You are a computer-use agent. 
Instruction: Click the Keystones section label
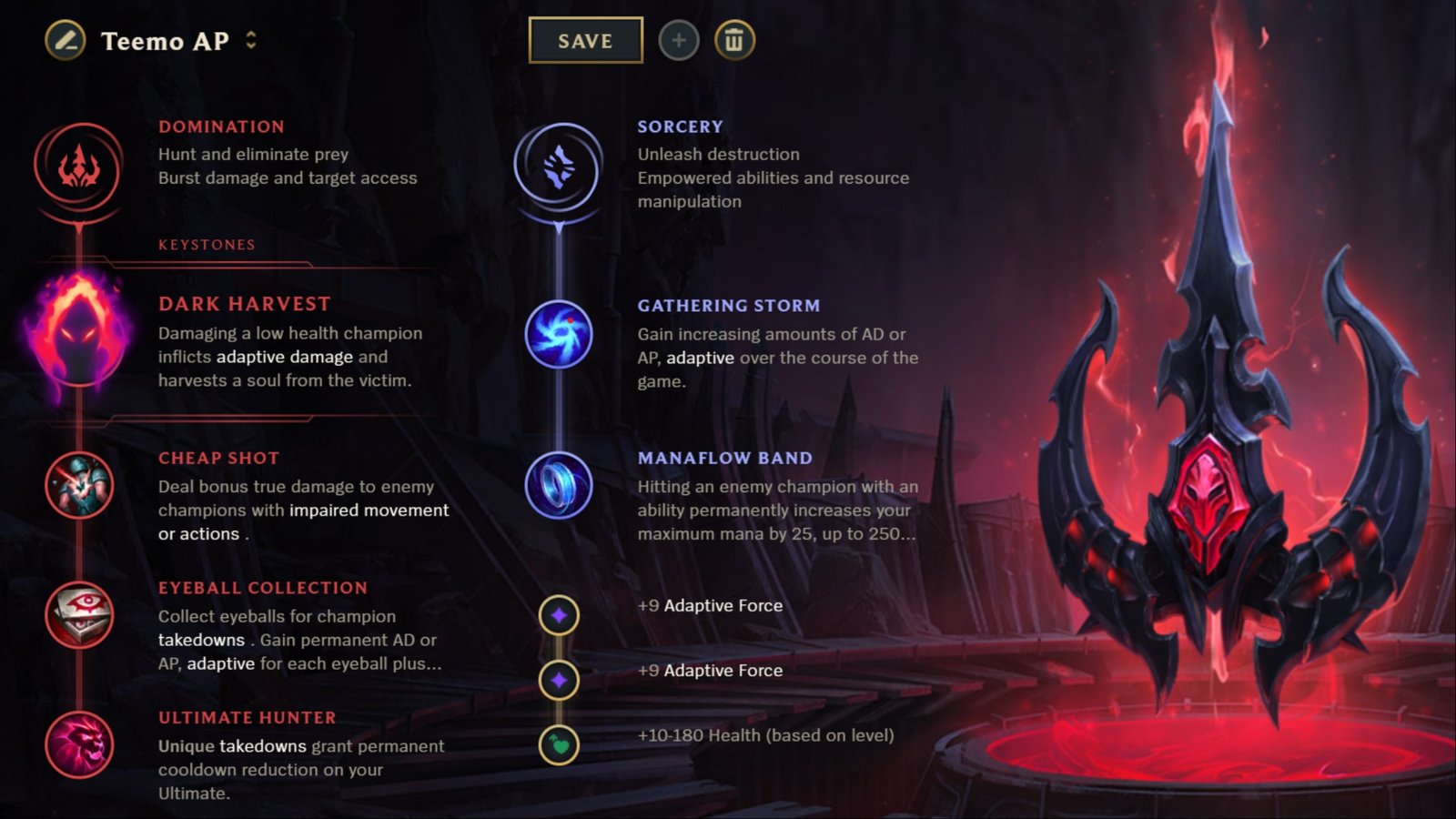[x=204, y=244]
